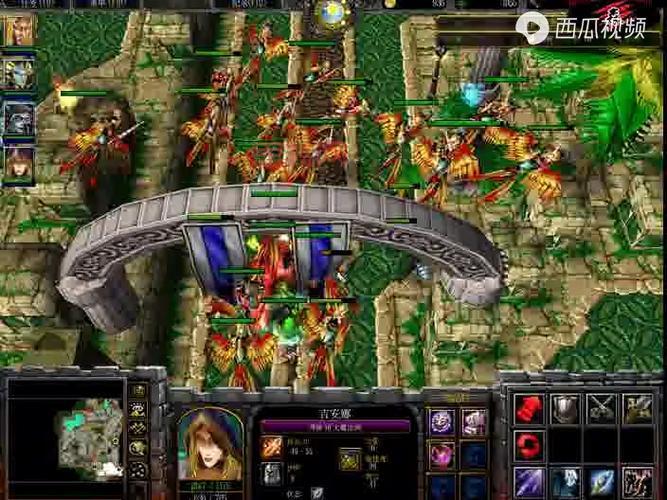
Task: Activate the red ring ability icon
Action: point(529,445)
